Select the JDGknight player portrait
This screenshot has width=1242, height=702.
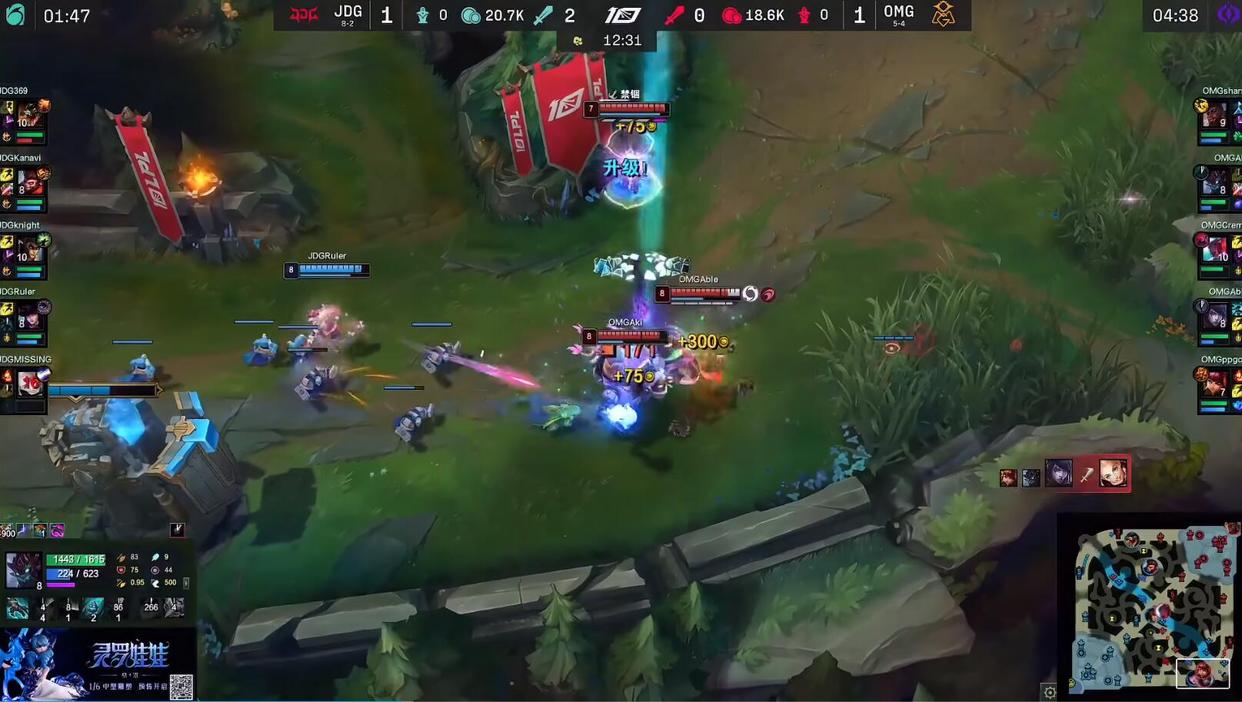pyautogui.click(x=29, y=250)
